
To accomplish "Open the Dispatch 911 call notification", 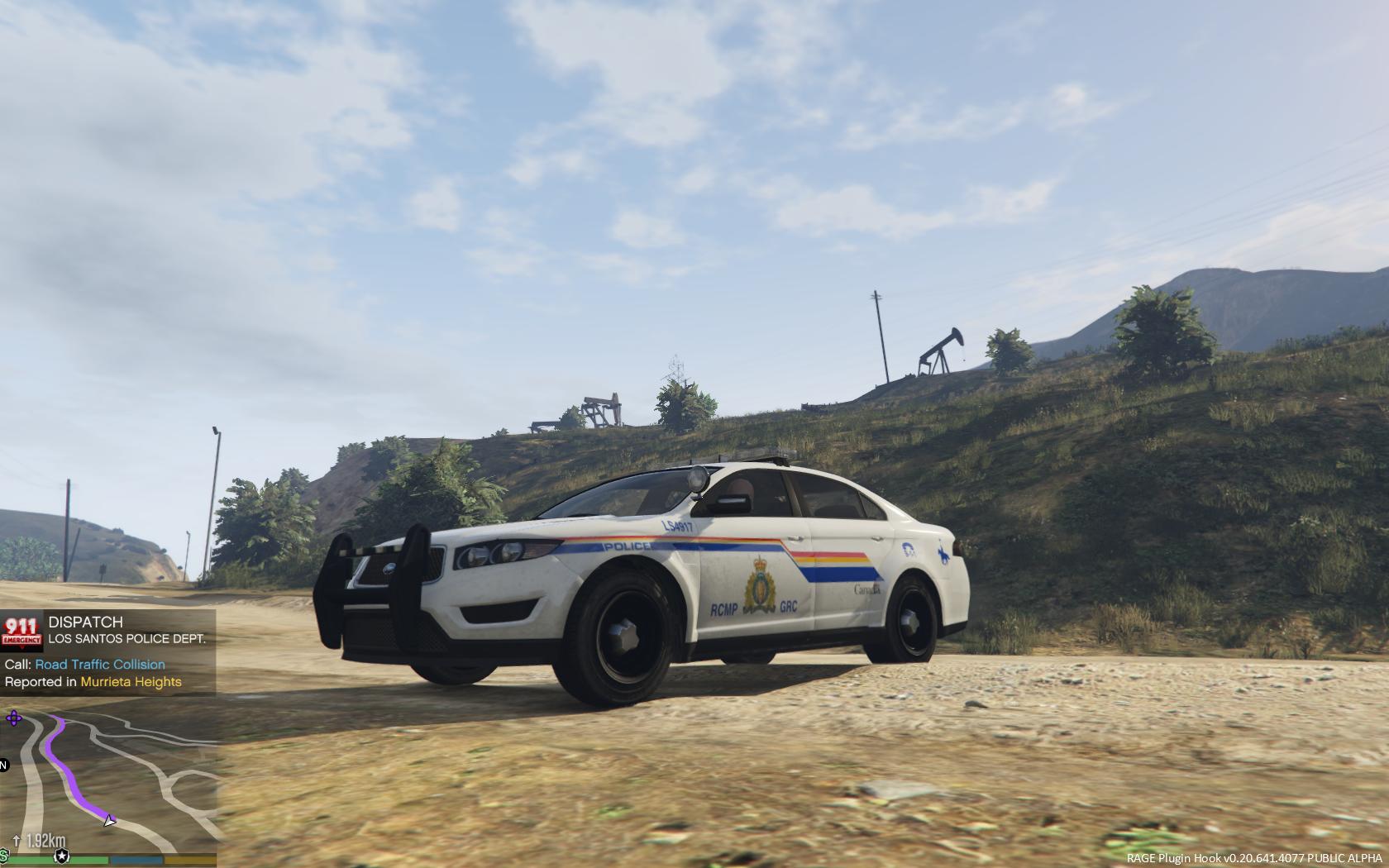I will click(x=108, y=651).
